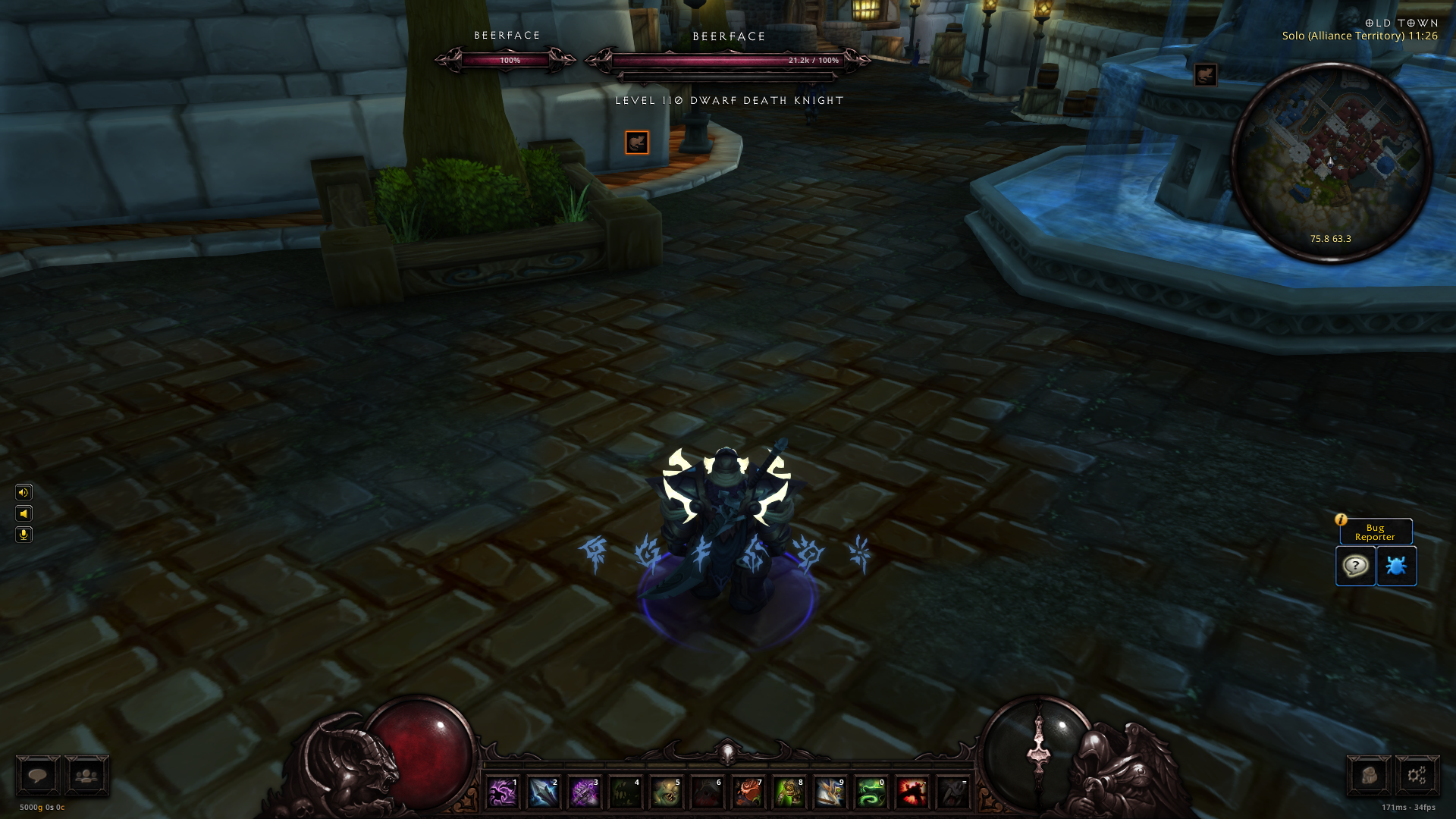1456x819 pixels.
Task: Cast the green coil ability in slot 0
Action: [x=871, y=793]
